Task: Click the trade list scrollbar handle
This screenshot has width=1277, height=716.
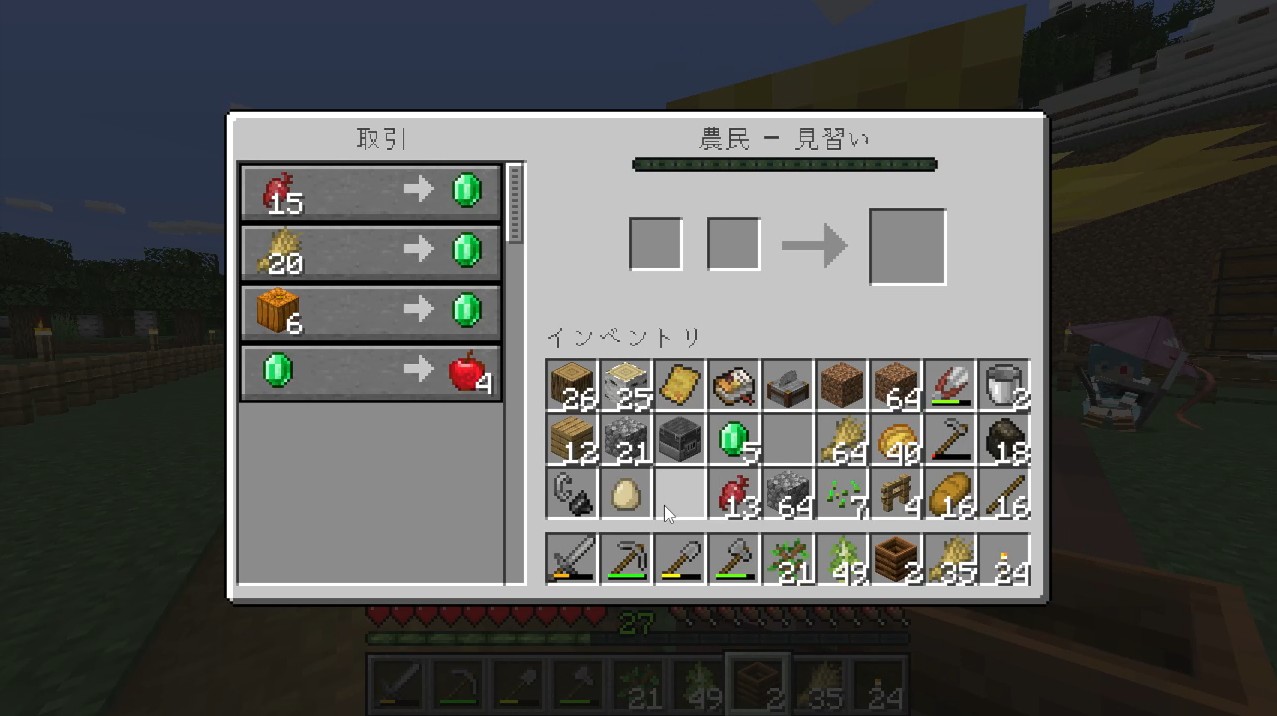Action: click(515, 203)
